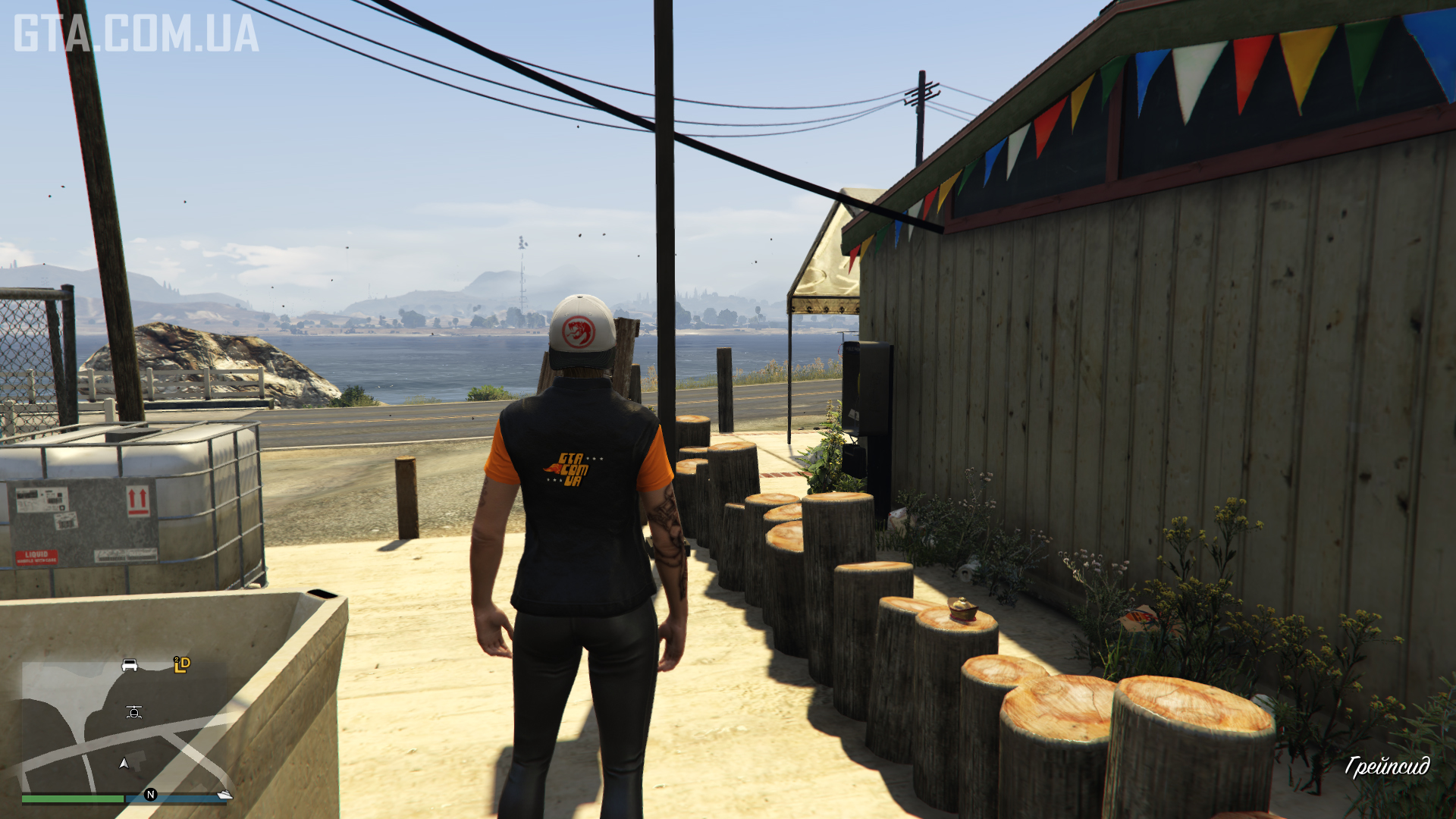Select the yellow LD mission marker
The height and width of the screenshot is (819, 1456).
[182, 665]
